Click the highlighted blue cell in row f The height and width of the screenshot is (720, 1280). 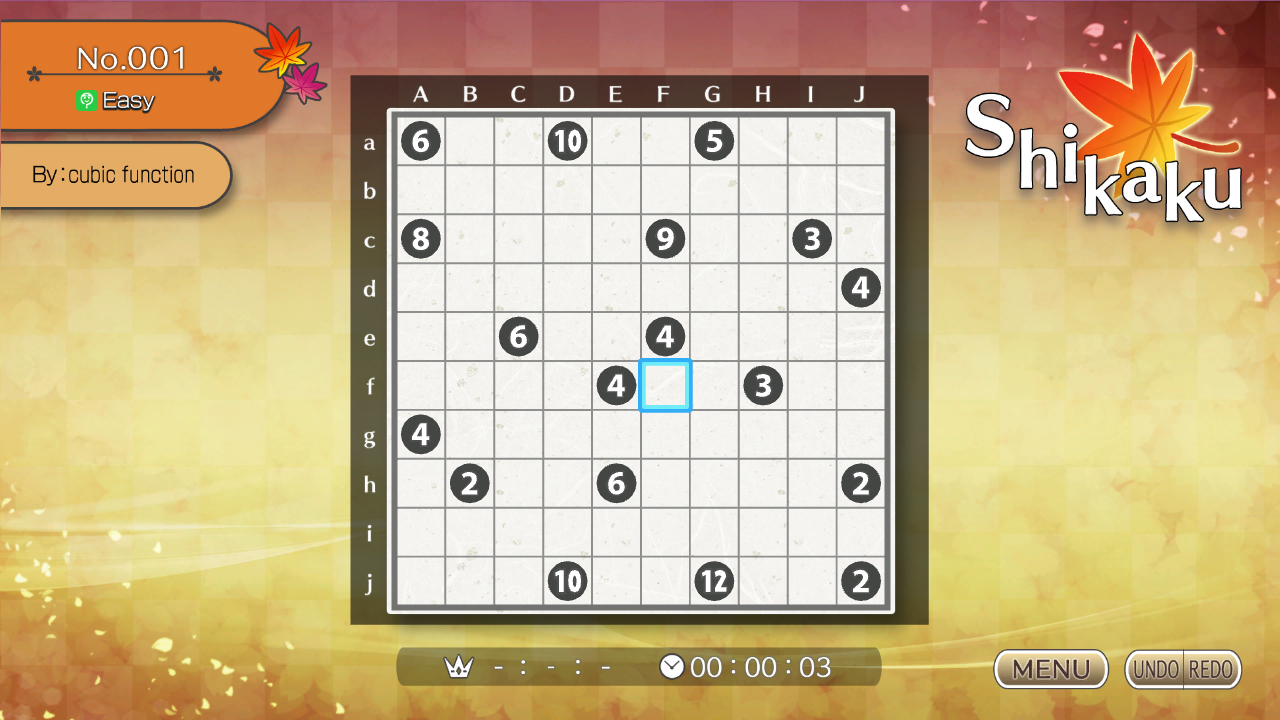tap(665, 385)
